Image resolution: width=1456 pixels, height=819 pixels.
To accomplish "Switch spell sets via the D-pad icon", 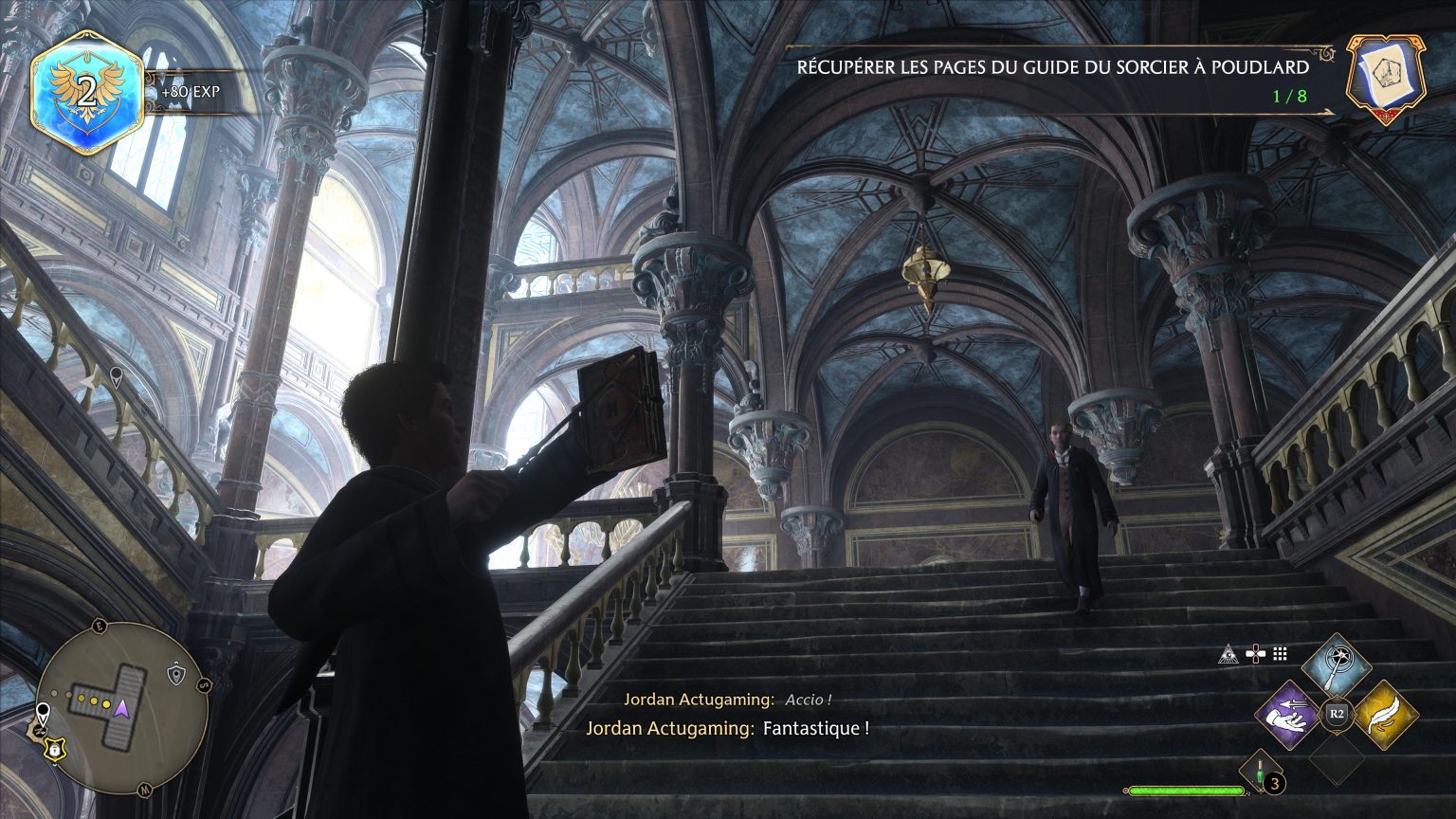I will [x=1256, y=652].
